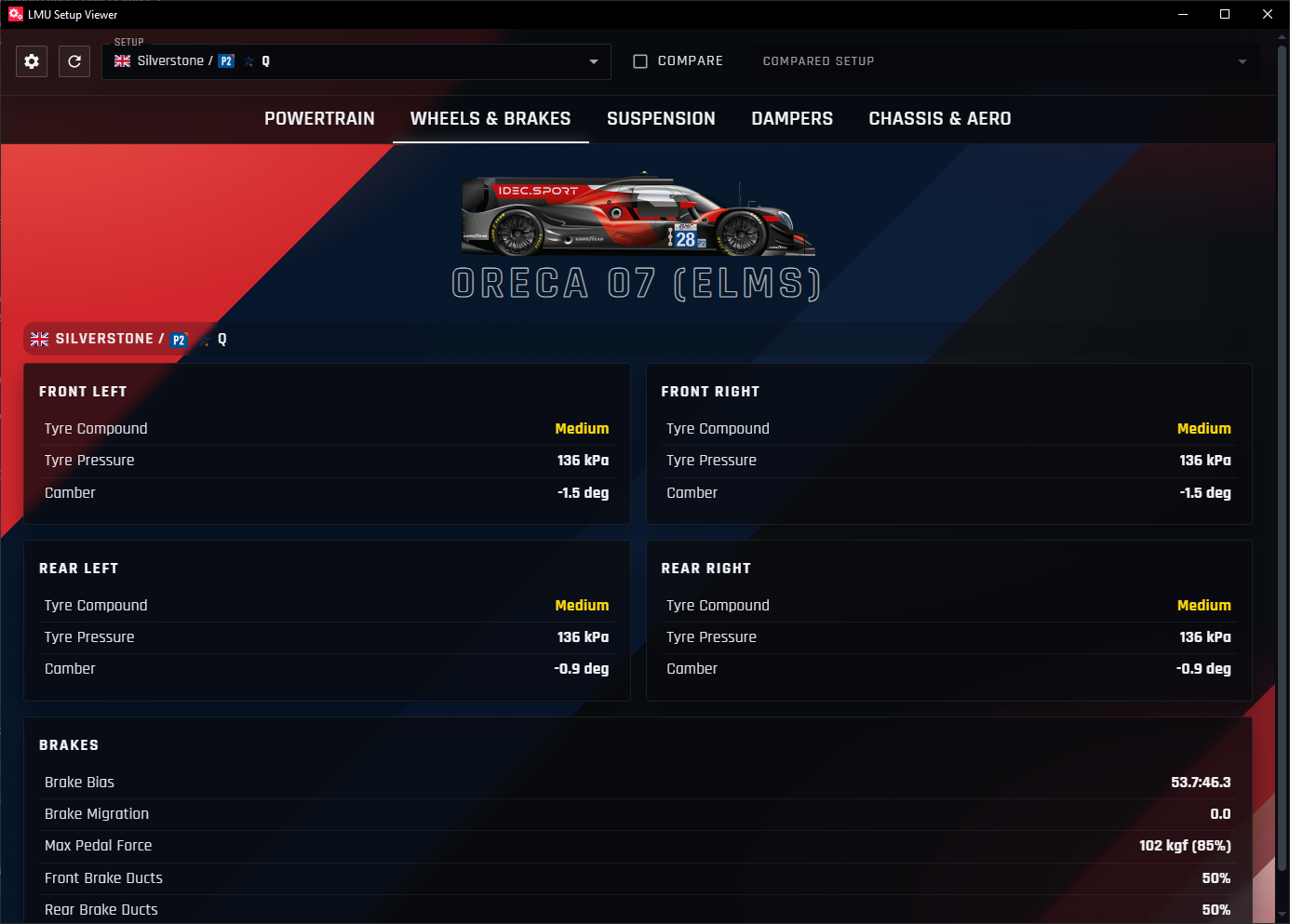Image resolution: width=1290 pixels, height=924 pixels.
Task: Click the ORECA 07 car image
Action: tap(638, 219)
